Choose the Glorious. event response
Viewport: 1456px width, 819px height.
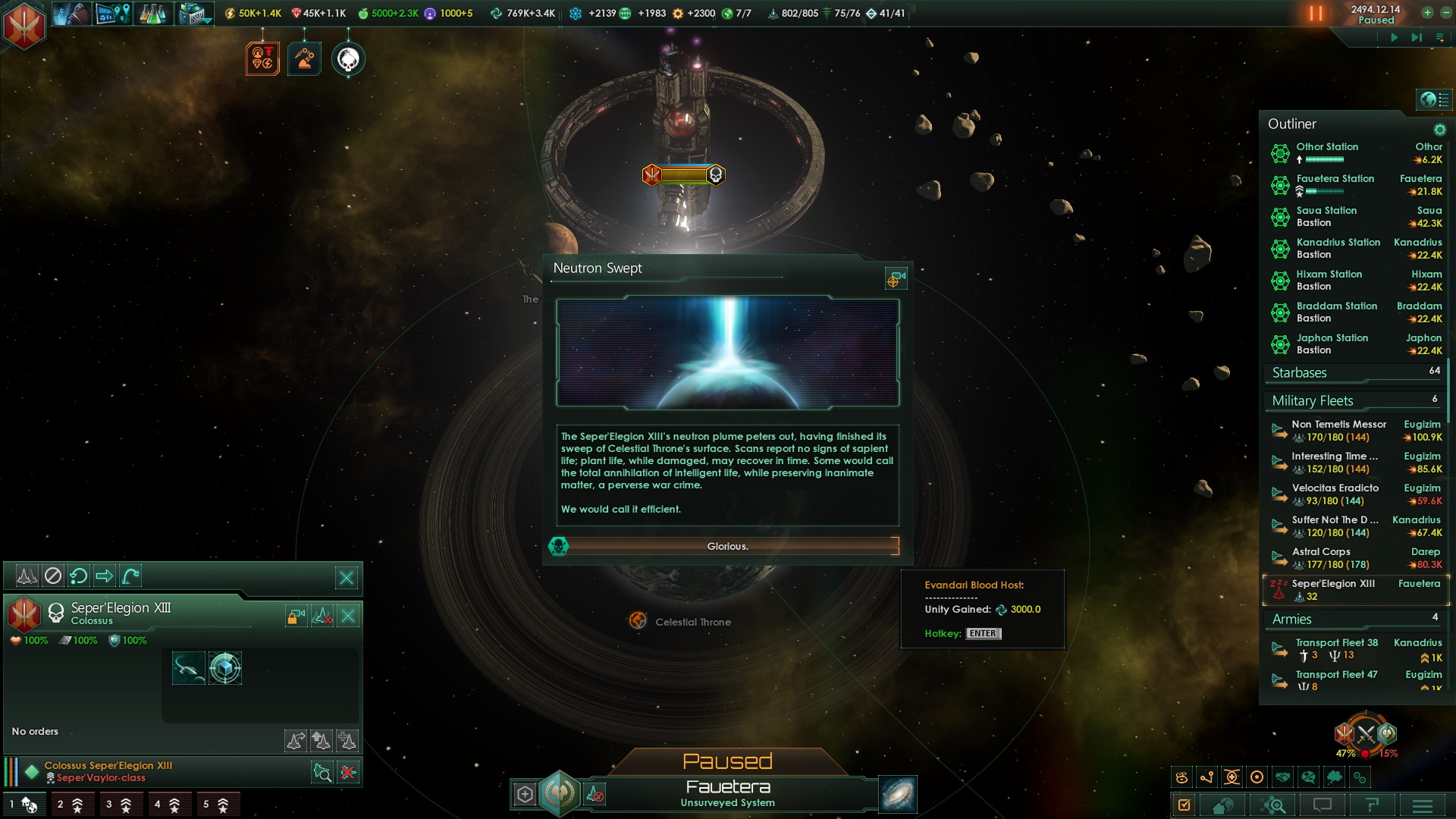pos(727,546)
